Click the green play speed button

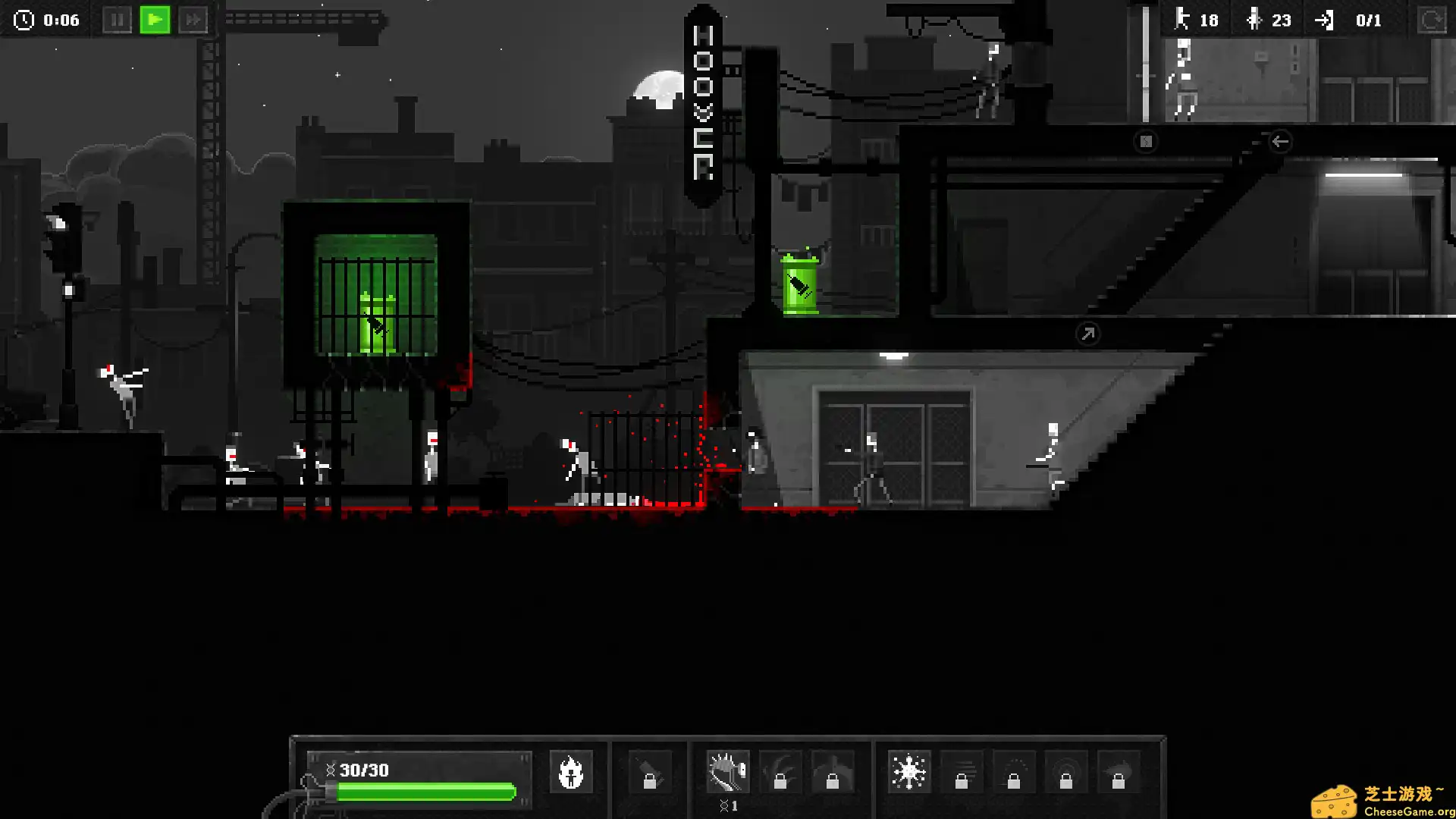155,20
